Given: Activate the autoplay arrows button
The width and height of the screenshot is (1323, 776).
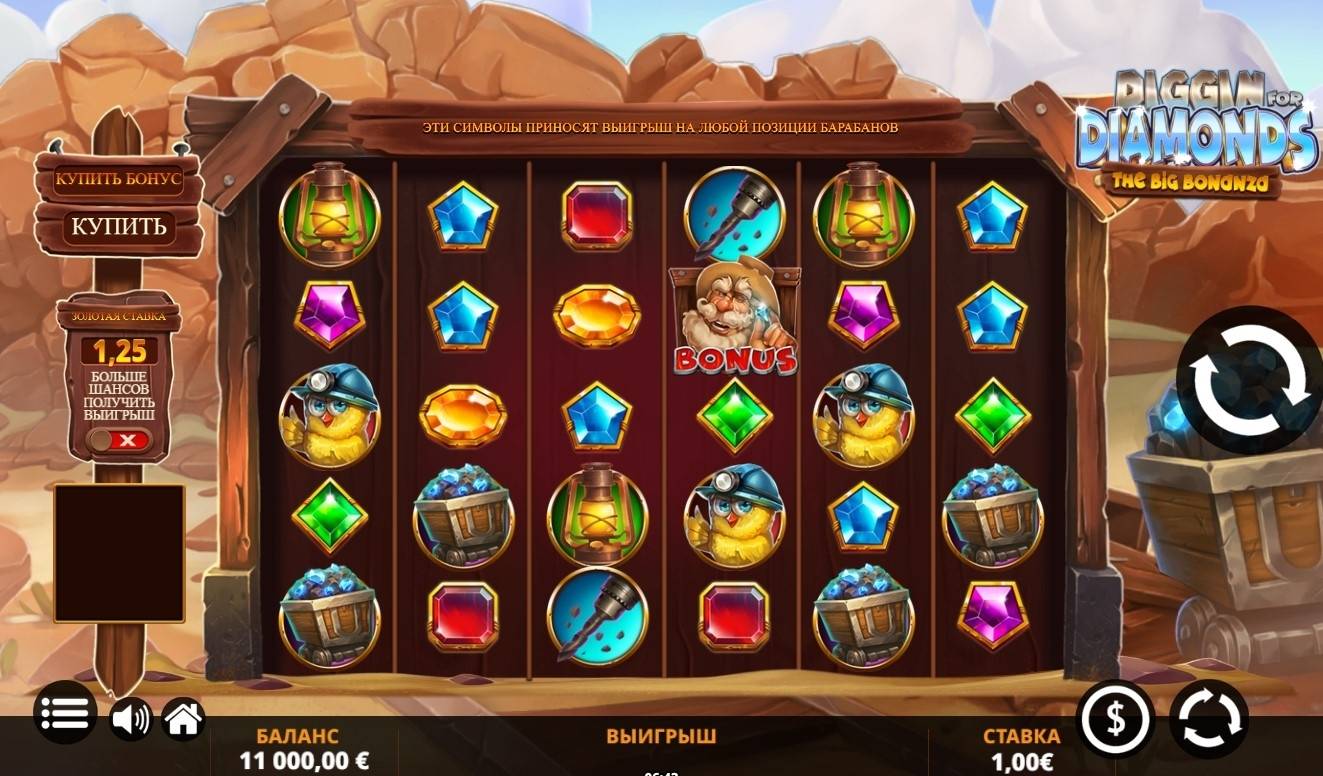Looking at the screenshot, I should pyautogui.click(x=1209, y=718).
